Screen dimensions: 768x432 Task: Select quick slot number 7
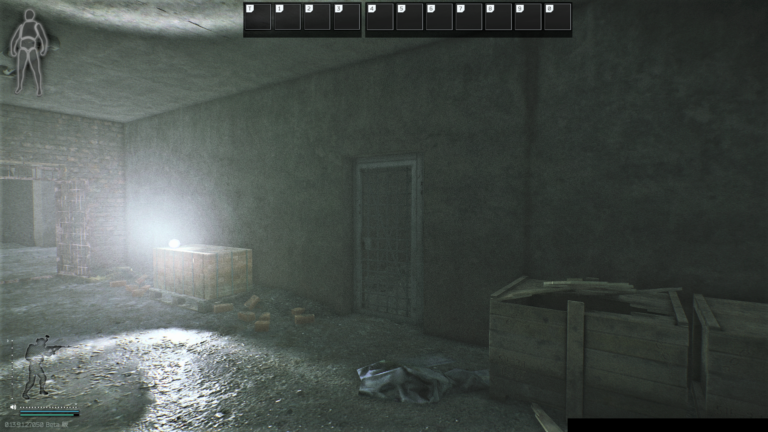[x=468, y=17]
